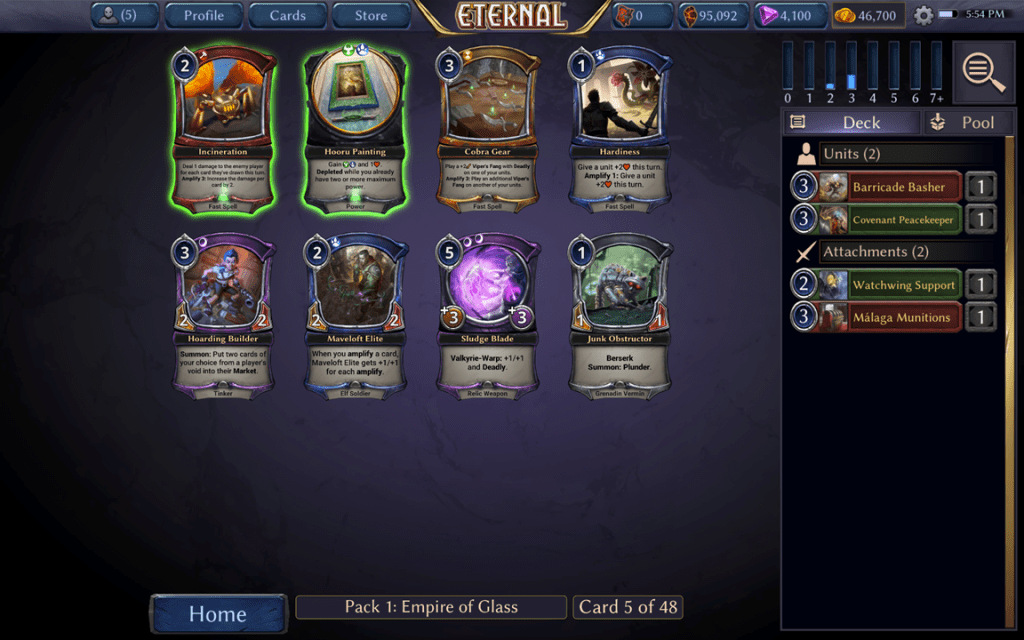Open the Profile menu
Screen dimensions: 1024x640
coord(203,15)
